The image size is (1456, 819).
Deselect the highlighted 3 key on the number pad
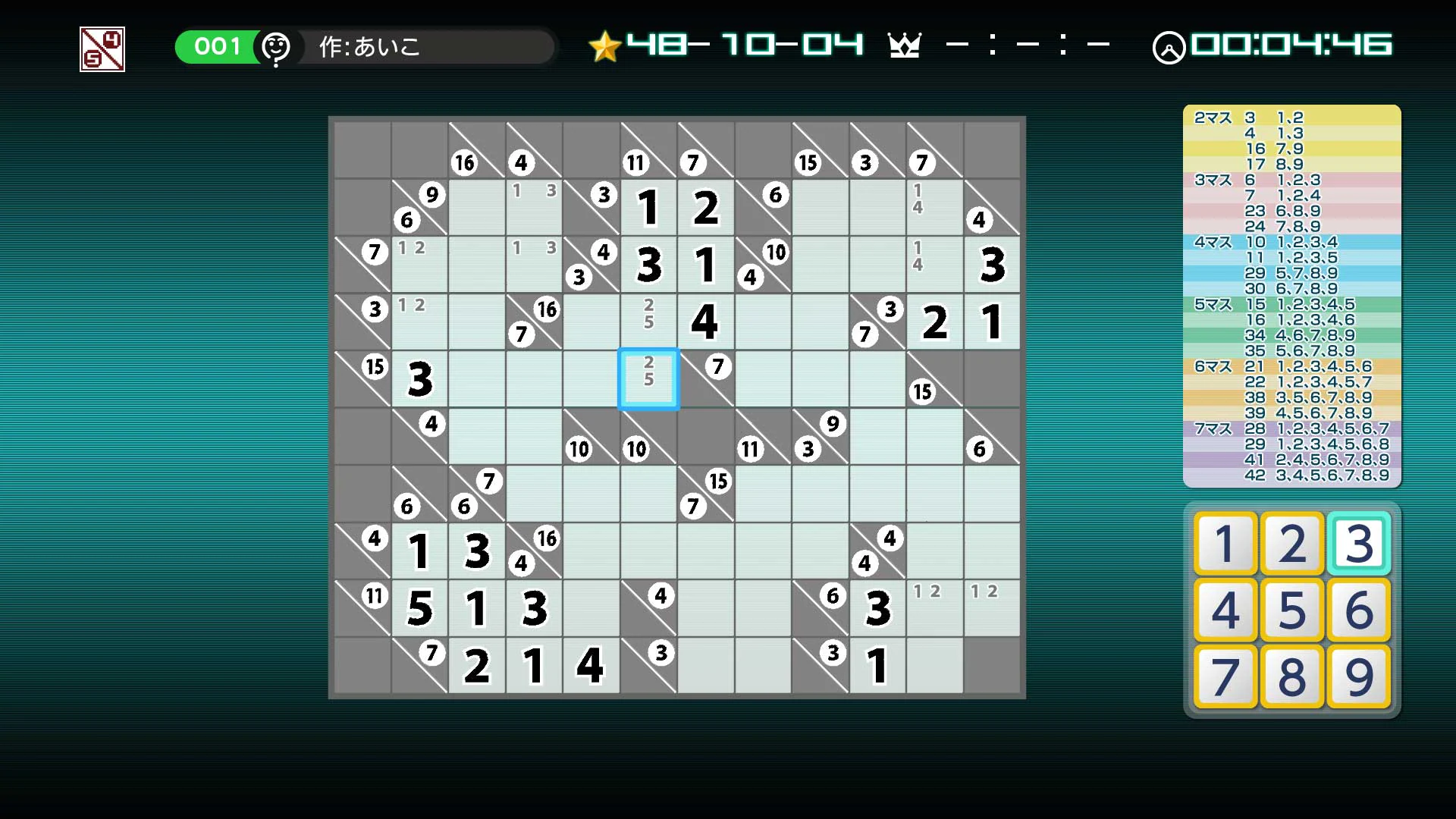coord(1357,543)
